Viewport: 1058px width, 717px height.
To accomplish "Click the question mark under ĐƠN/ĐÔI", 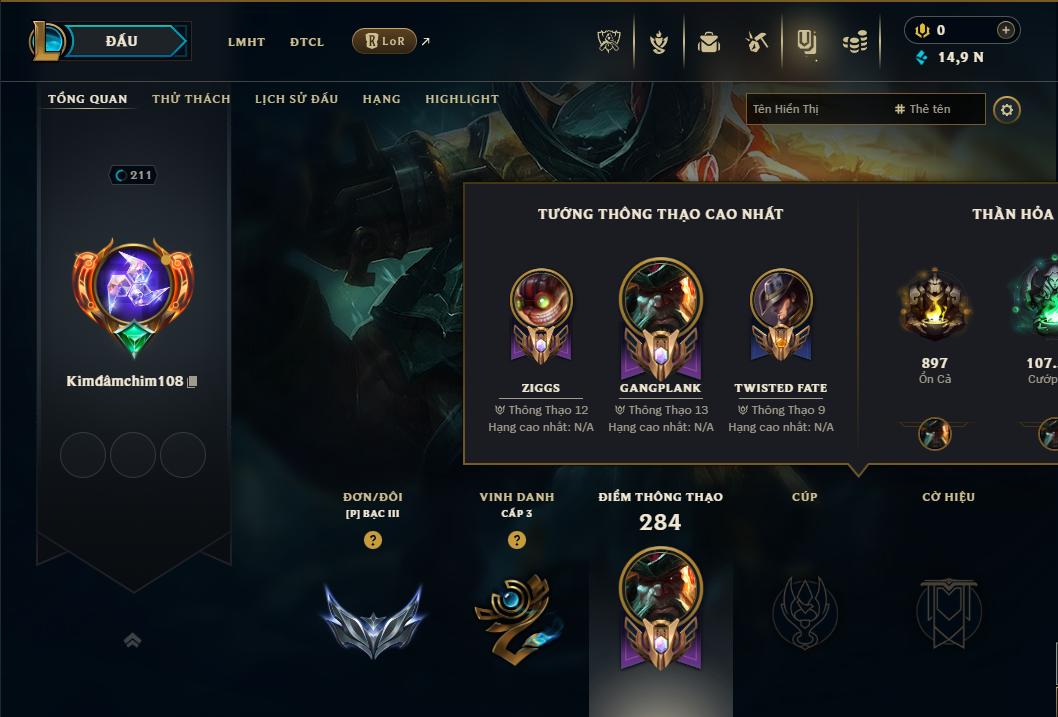I will 373,540.
